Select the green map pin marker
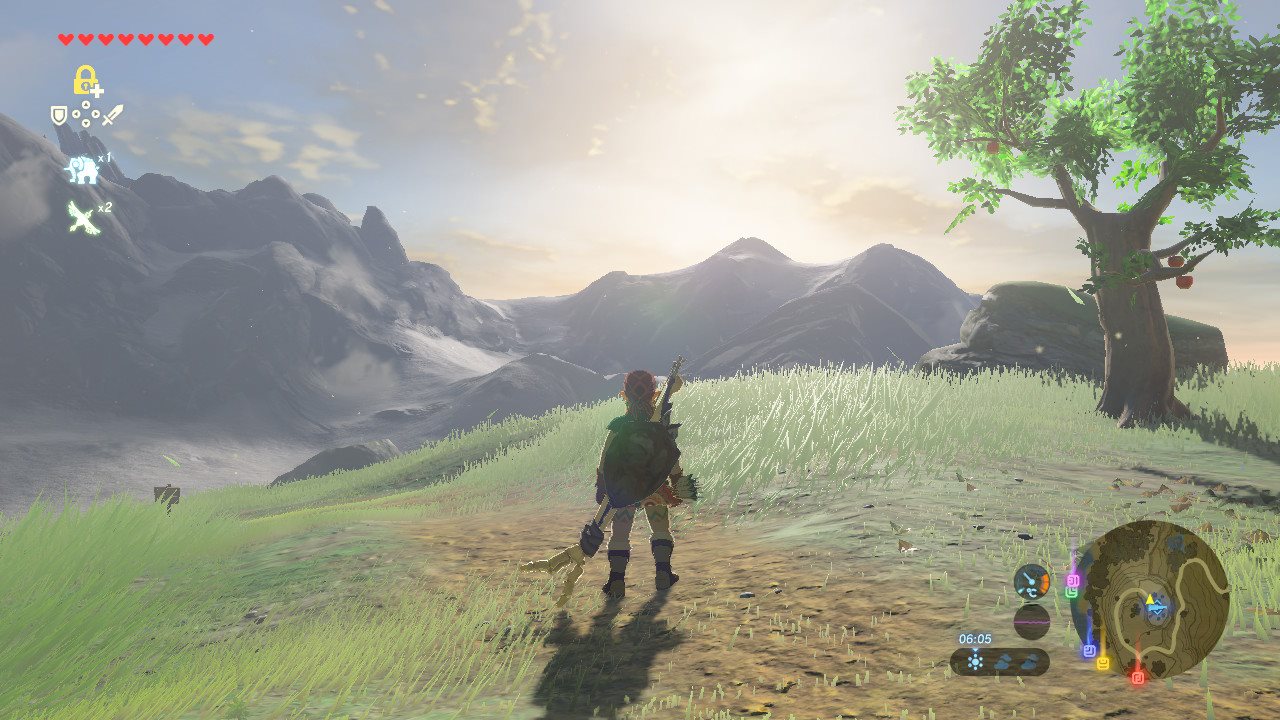Image resolution: width=1280 pixels, height=720 pixels. 1072,592
